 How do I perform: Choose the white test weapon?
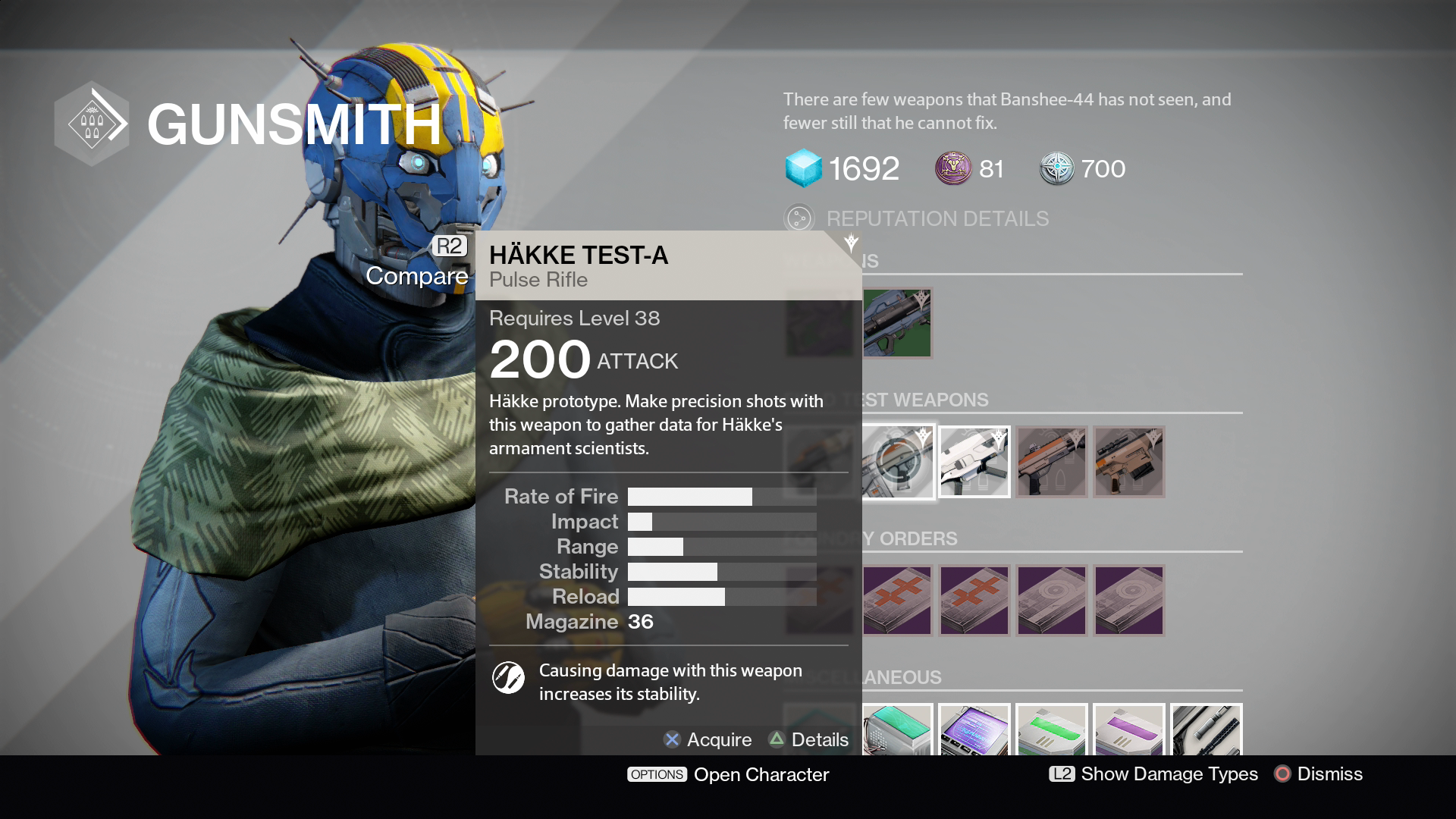pos(974,462)
